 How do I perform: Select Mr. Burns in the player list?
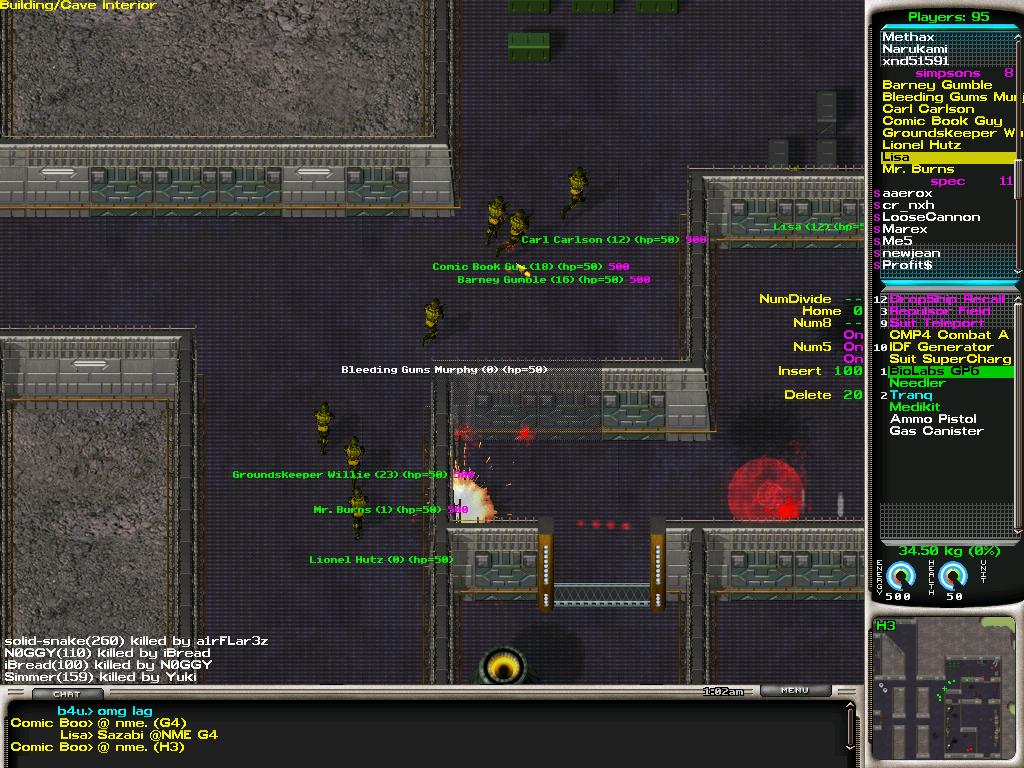coord(918,169)
